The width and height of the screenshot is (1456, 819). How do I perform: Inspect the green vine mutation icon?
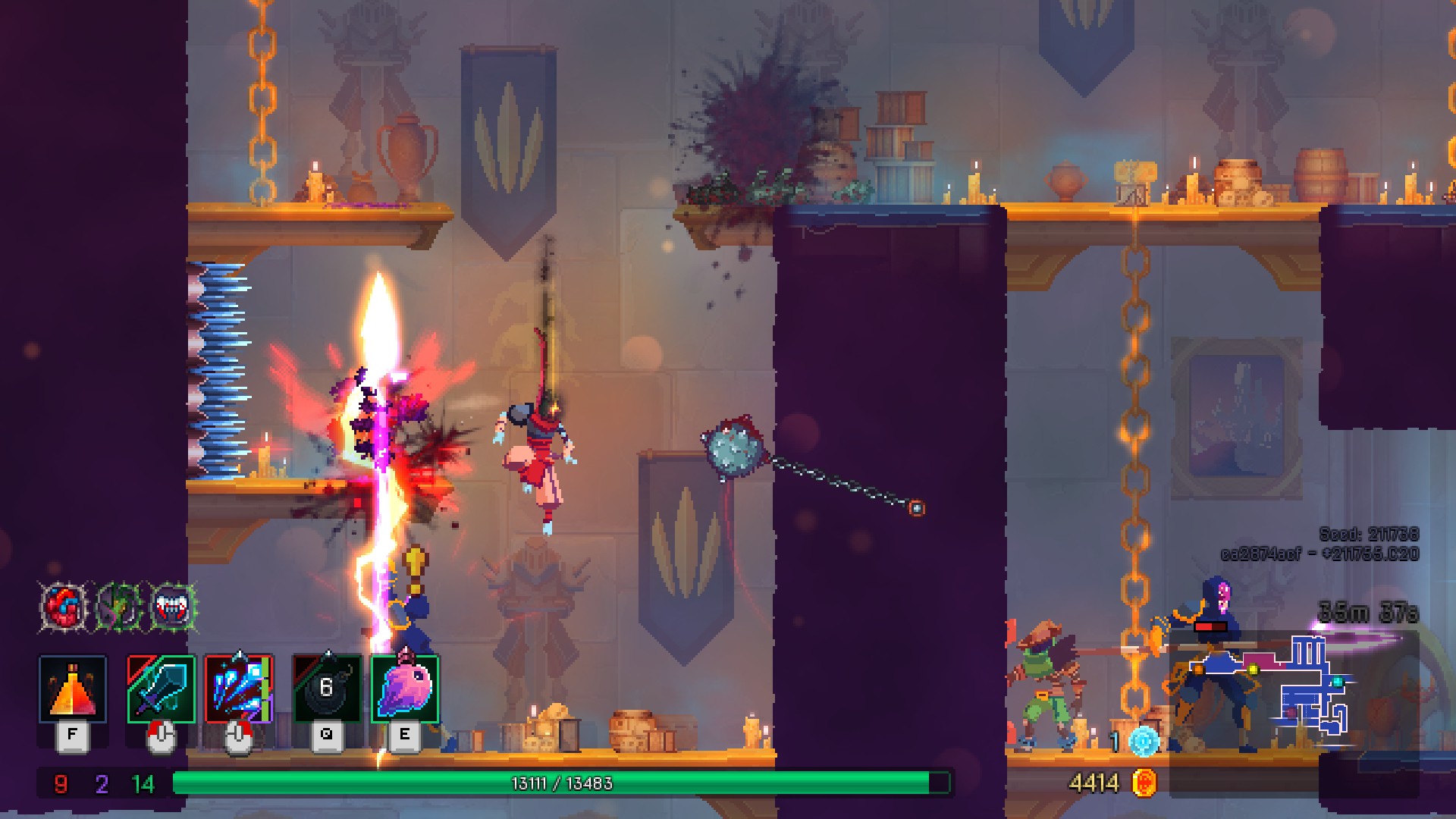click(119, 607)
